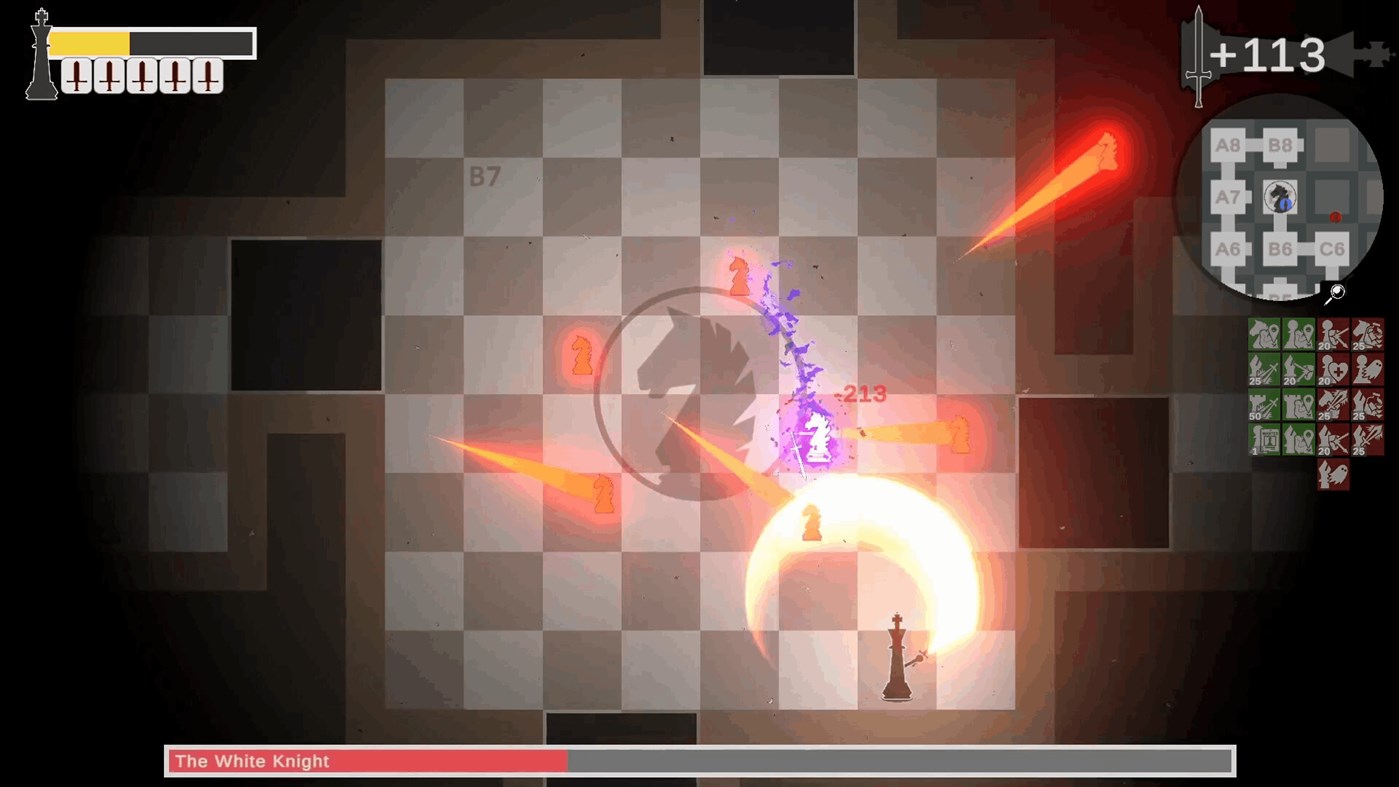Click room B6 on the minimap
Viewport: 1399px width, 787px height.
(x=1281, y=248)
